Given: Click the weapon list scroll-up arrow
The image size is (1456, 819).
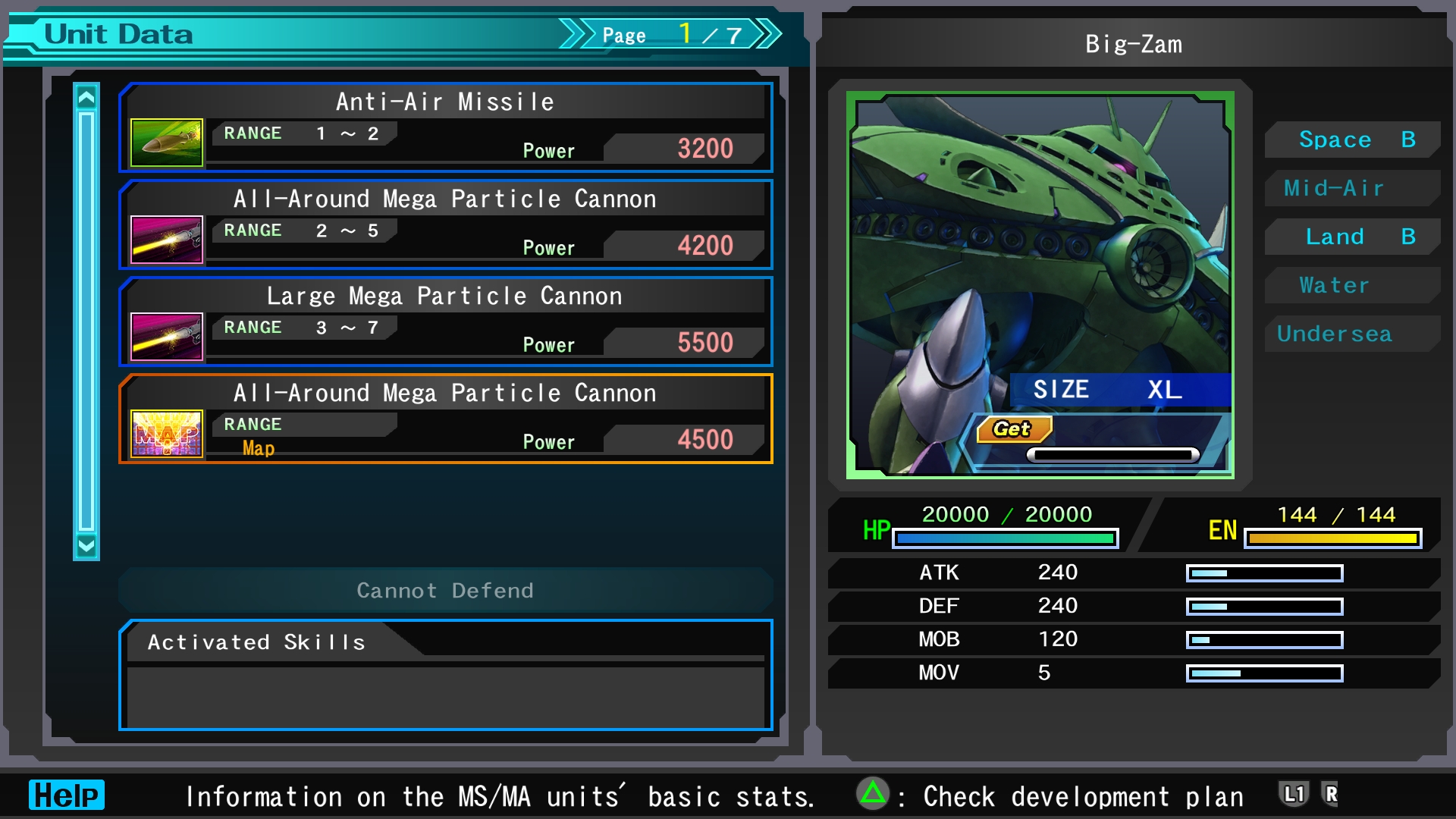Looking at the screenshot, I should point(86,98).
